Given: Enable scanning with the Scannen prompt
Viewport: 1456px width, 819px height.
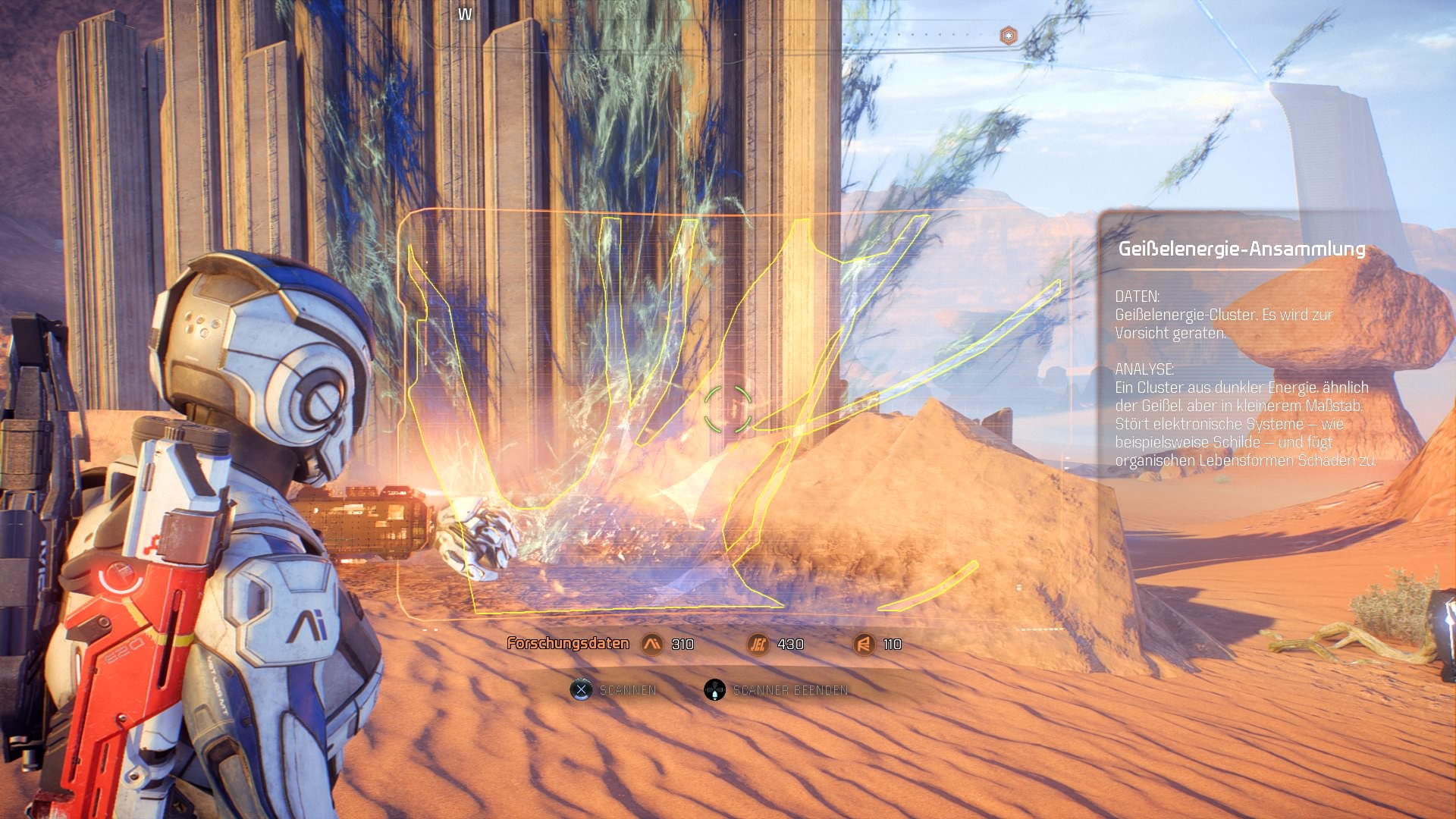Looking at the screenshot, I should 629,690.
